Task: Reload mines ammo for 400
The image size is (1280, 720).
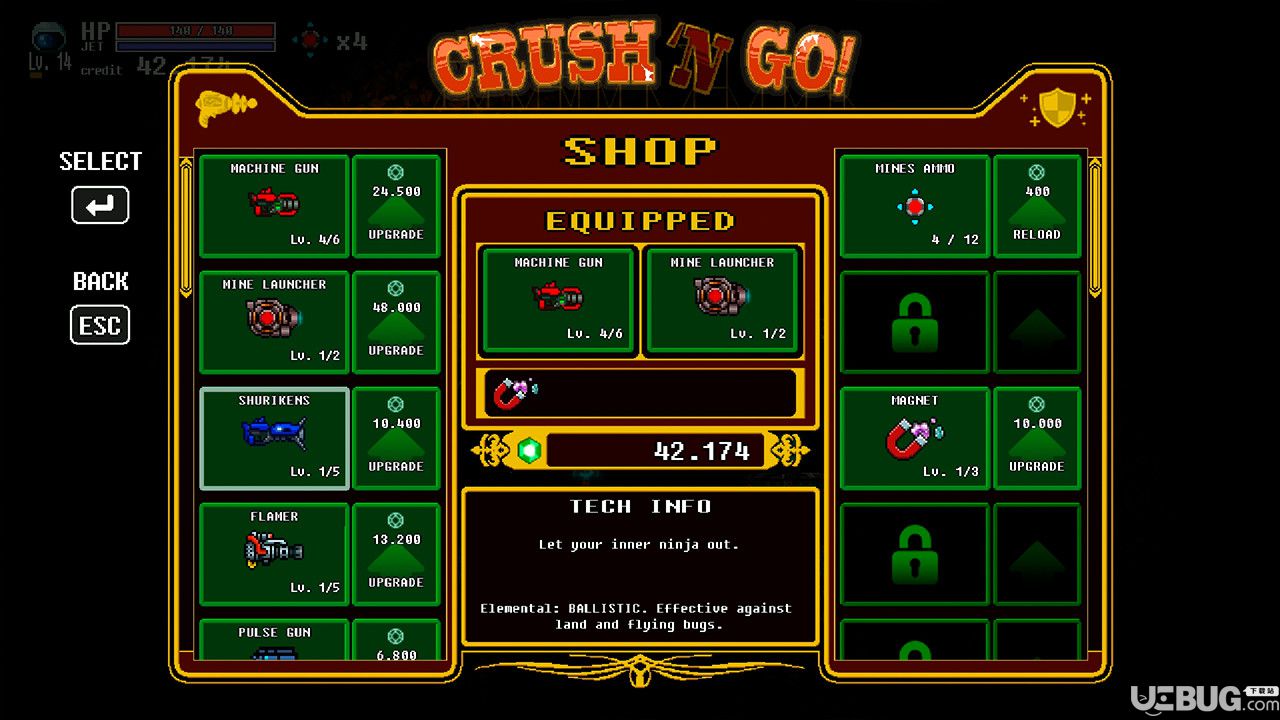Action: (x=1037, y=206)
